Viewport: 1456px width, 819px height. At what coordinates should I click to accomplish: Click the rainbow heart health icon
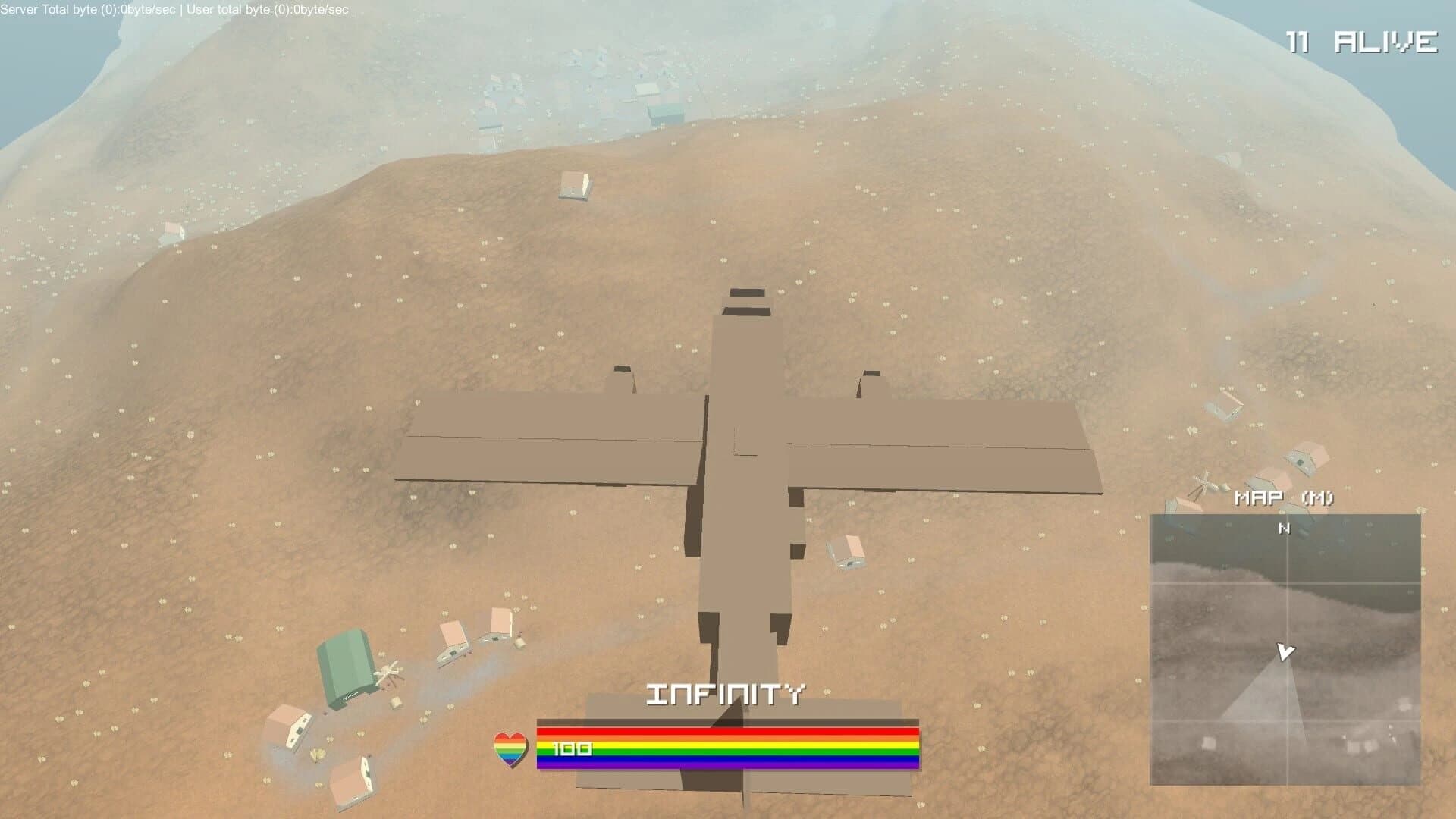tap(510, 749)
